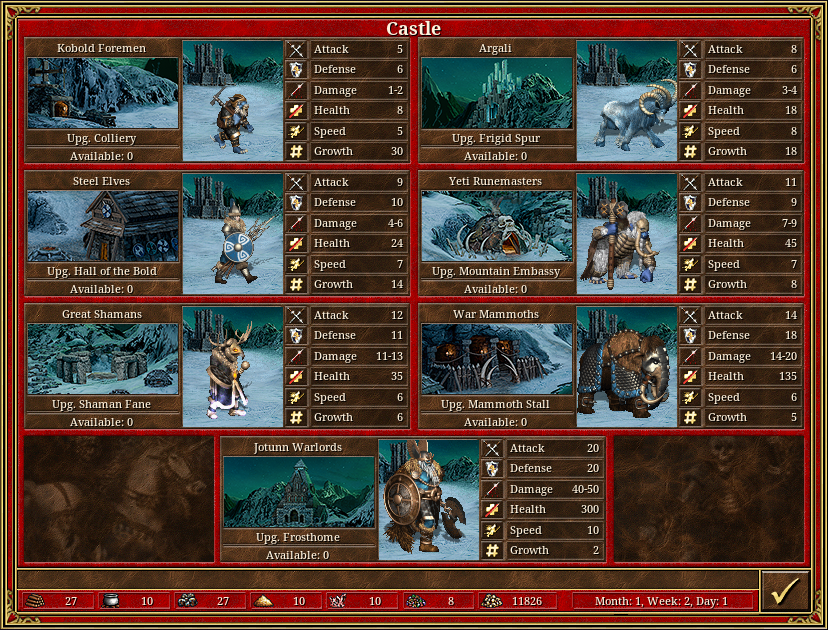This screenshot has height=630, width=828.
Task: Choose the Argali dwelling picture
Action: point(496,93)
